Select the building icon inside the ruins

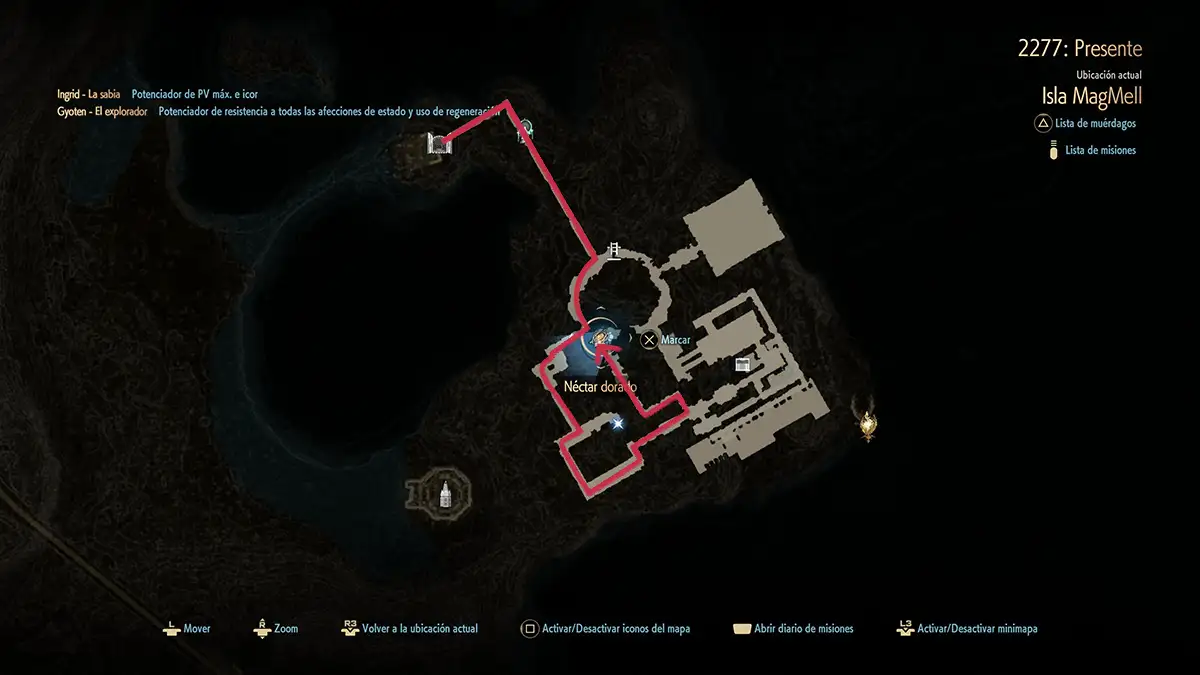pos(742,364)
